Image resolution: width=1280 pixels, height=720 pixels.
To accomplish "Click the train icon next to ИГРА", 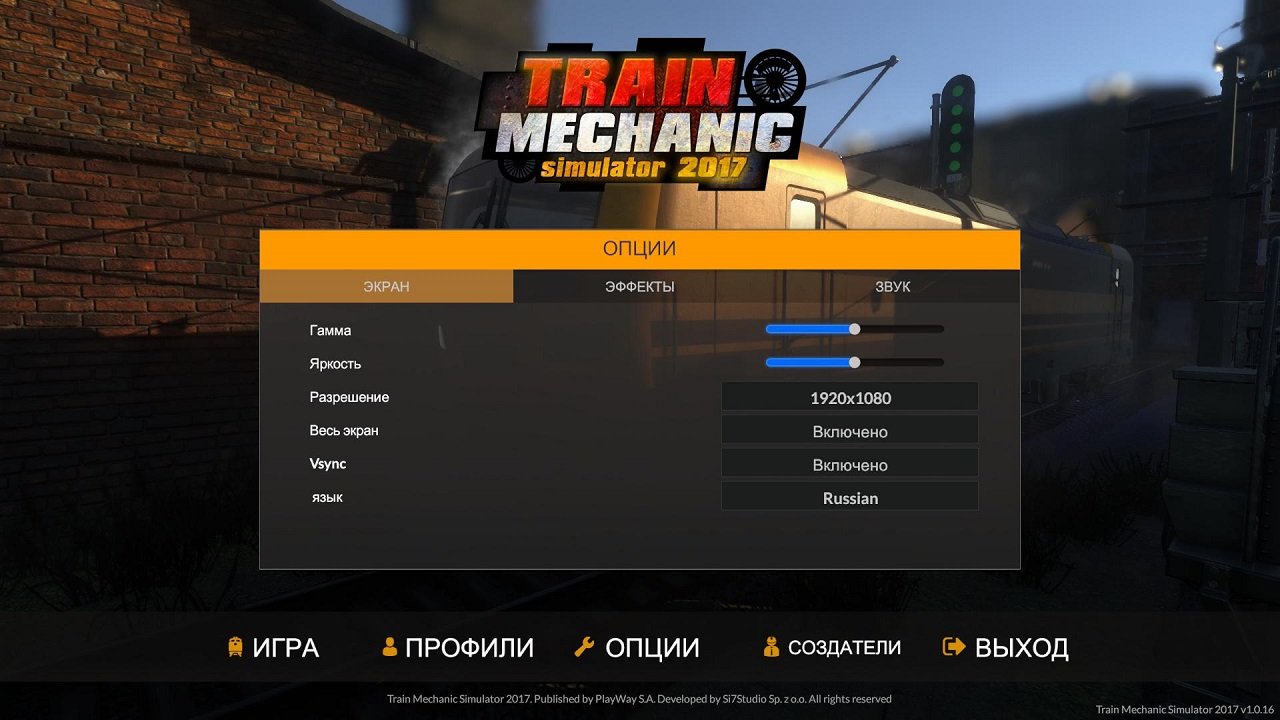I will click(237, 647).
